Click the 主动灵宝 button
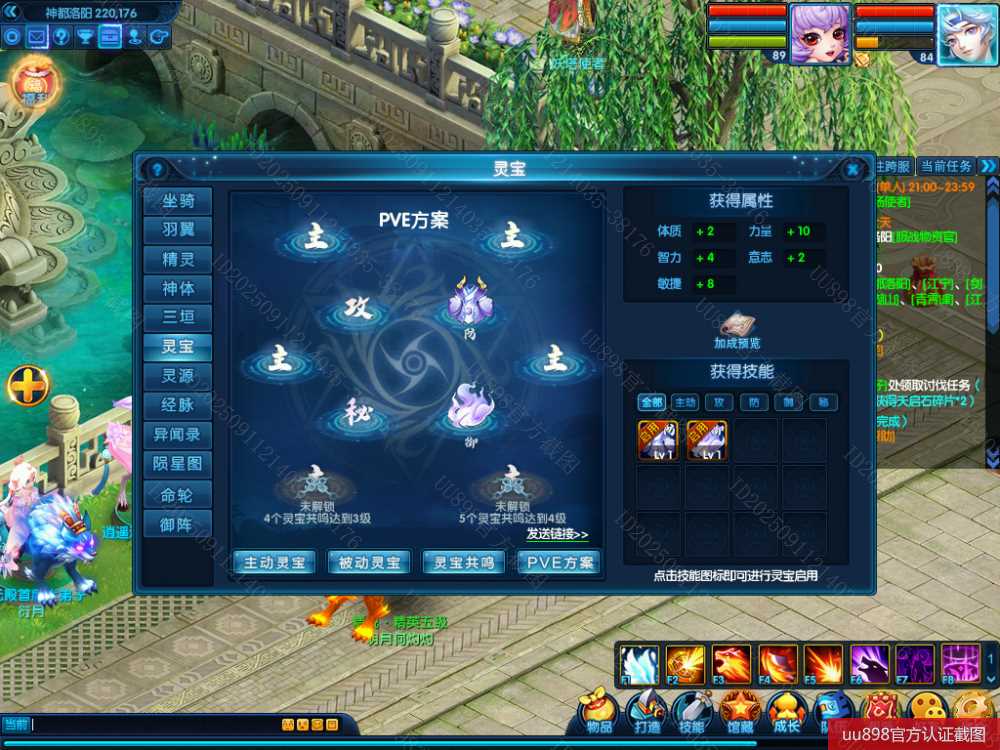The image size is (1000, 750). 274,563
